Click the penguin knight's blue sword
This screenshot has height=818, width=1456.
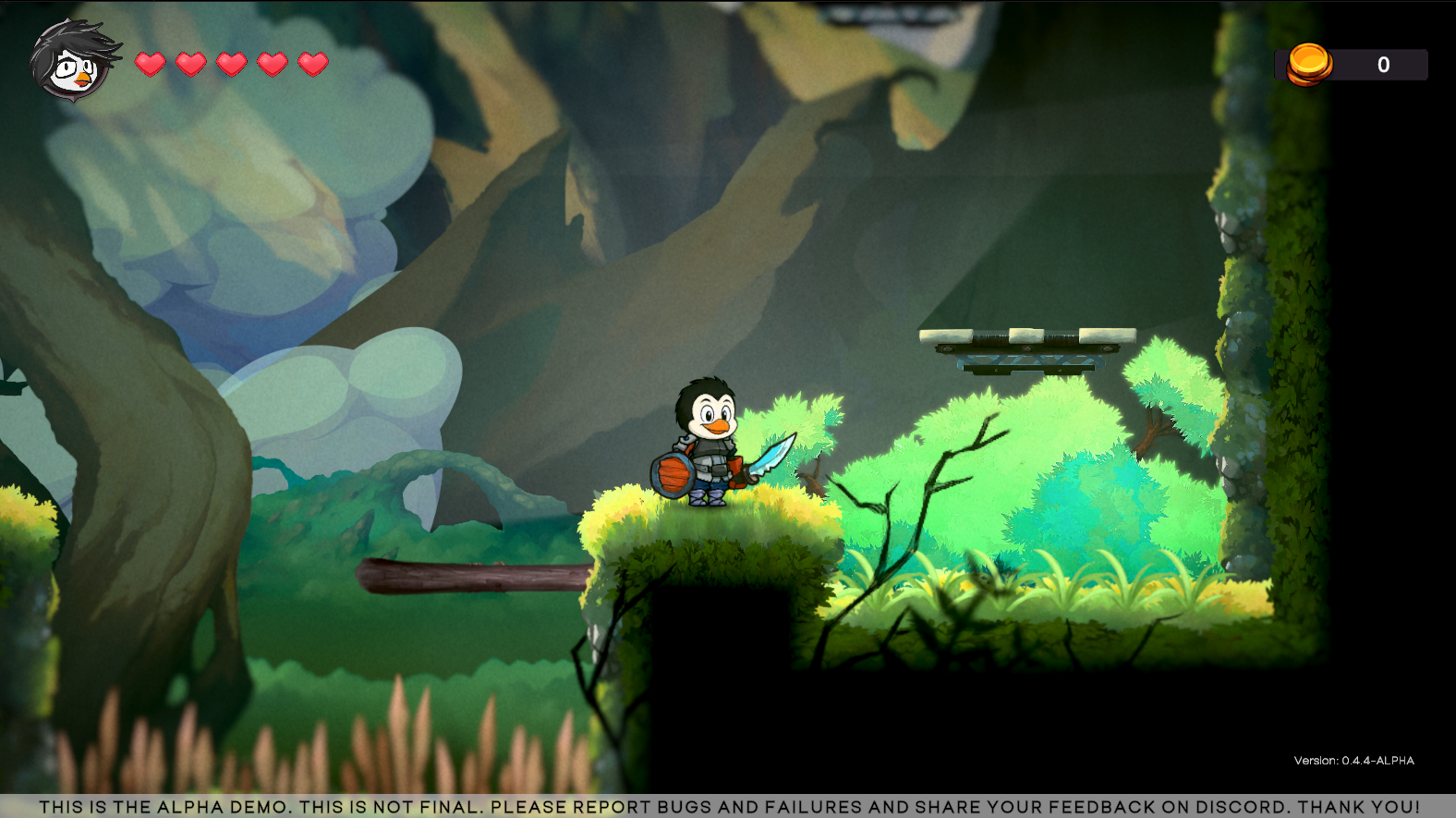771,456
